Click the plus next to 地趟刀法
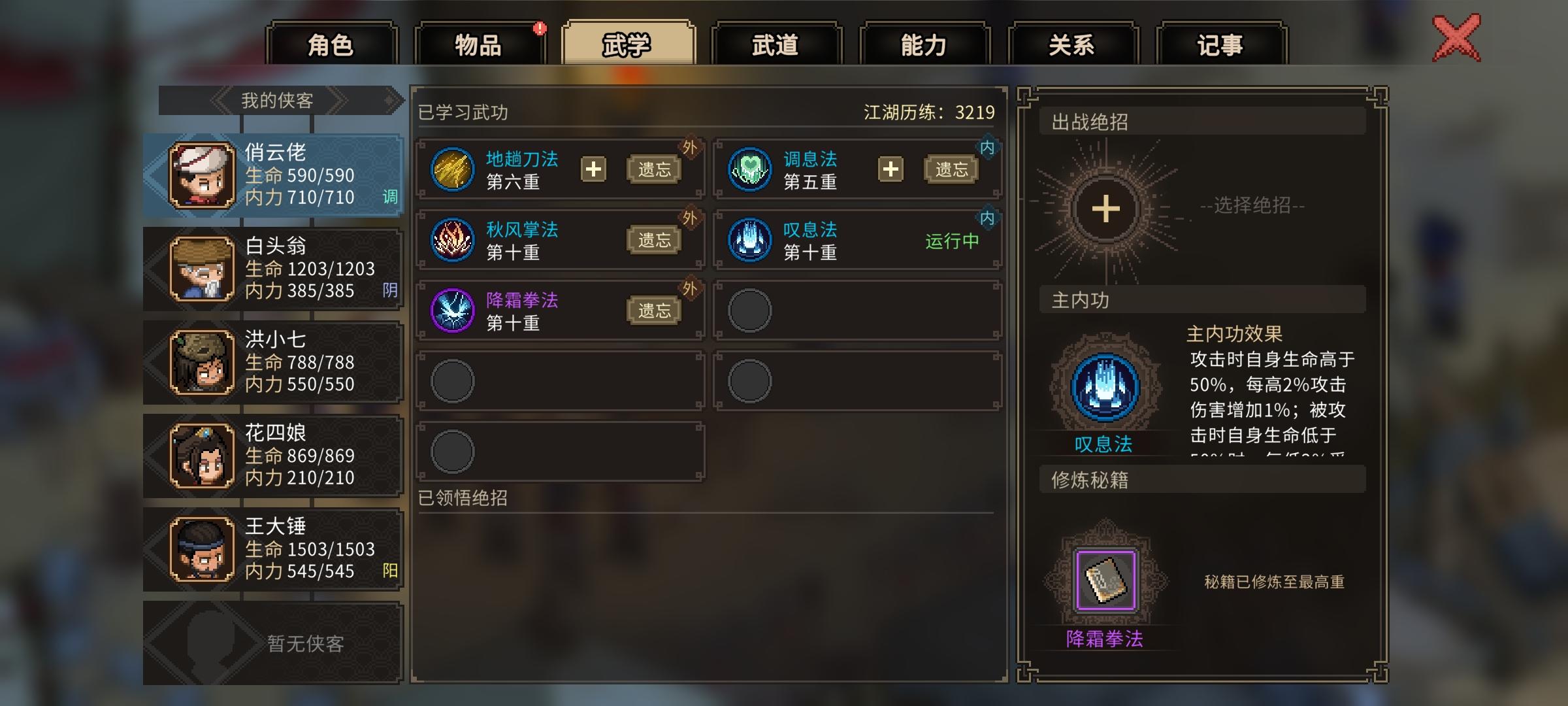This screenshot has width=1568, height=706. click(x=593, y=169)
